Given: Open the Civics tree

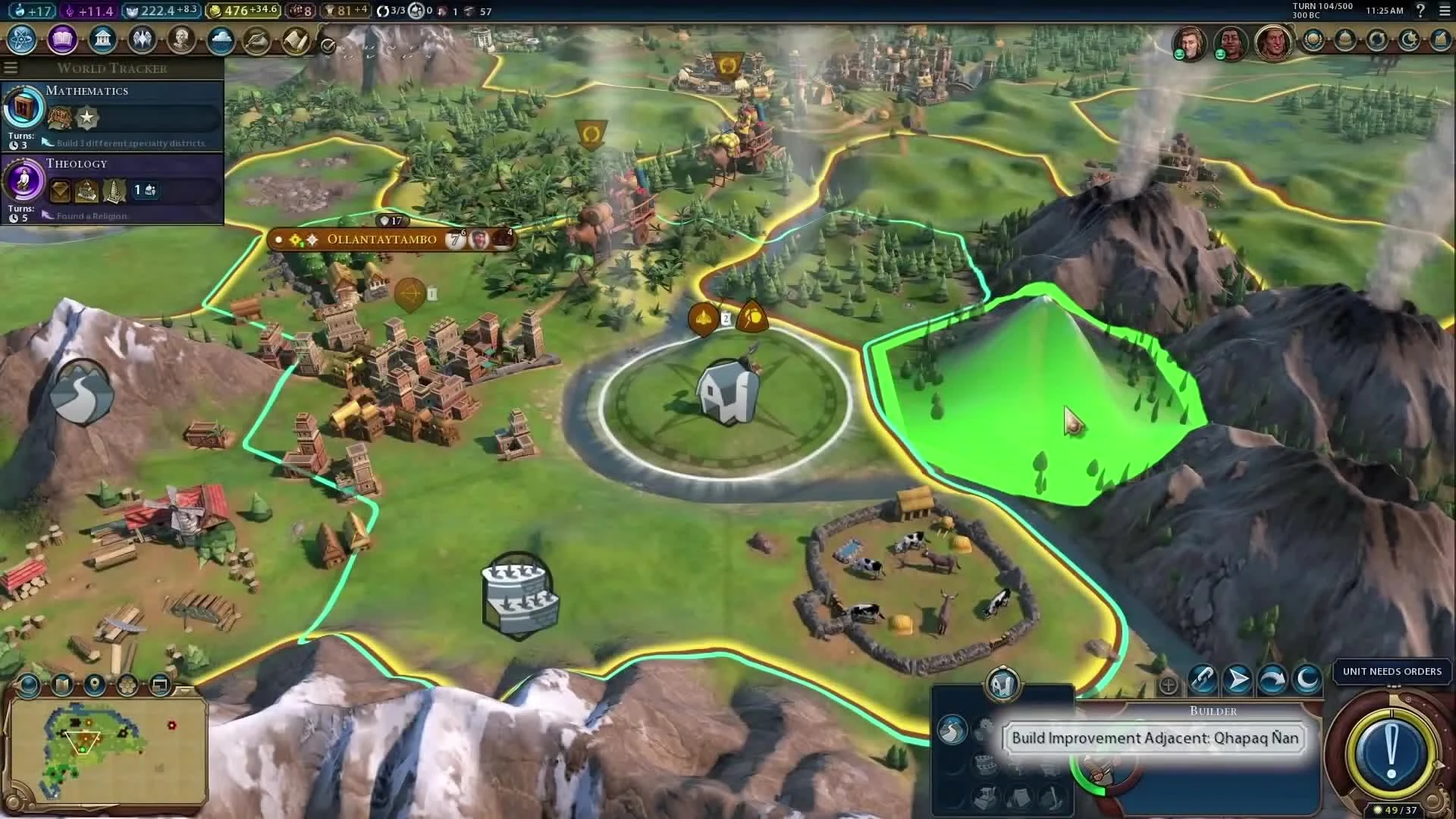Looking at the screenshot, I should (61, 40).
